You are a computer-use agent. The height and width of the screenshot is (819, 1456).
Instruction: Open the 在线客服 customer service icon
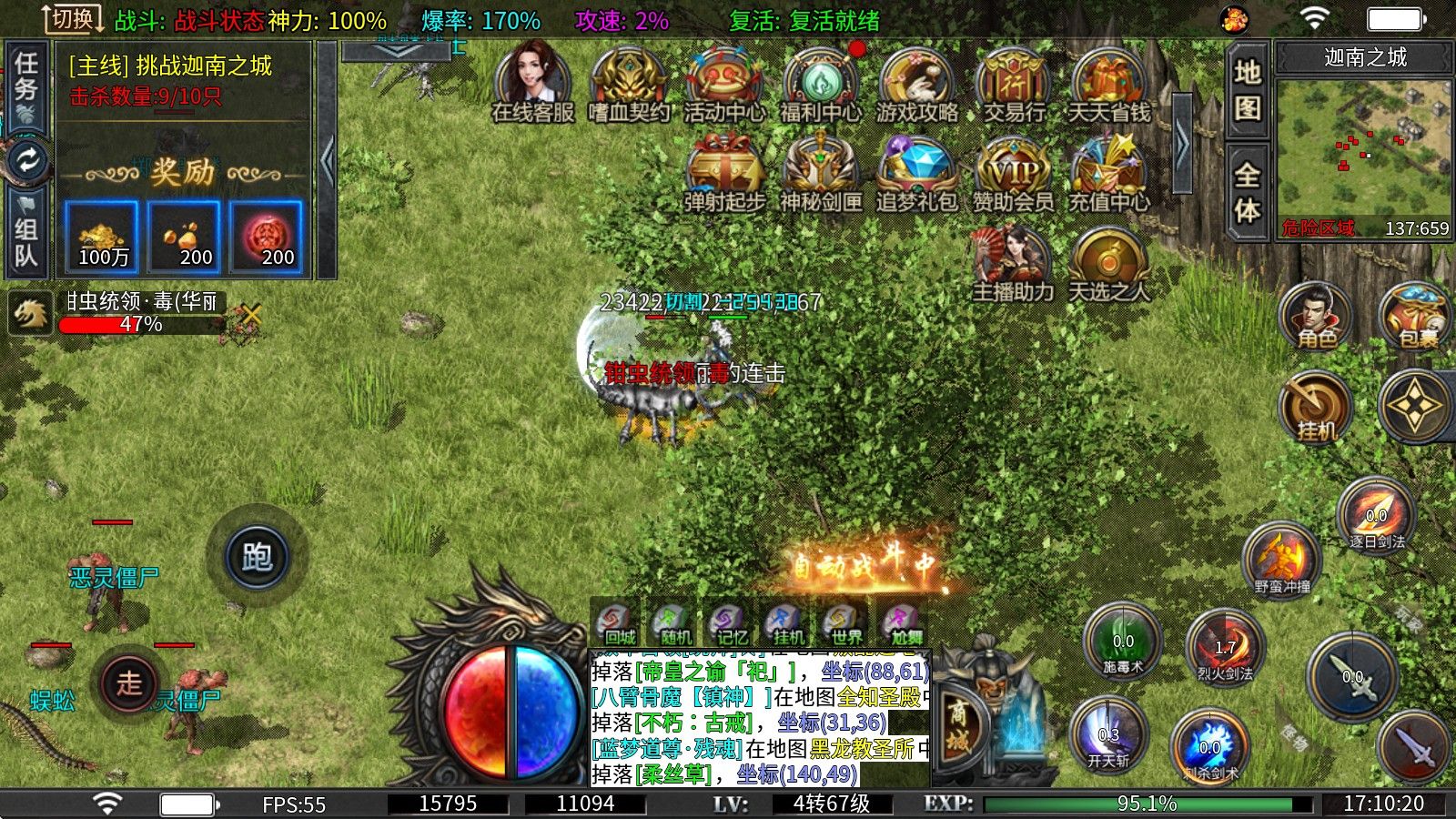532,80
